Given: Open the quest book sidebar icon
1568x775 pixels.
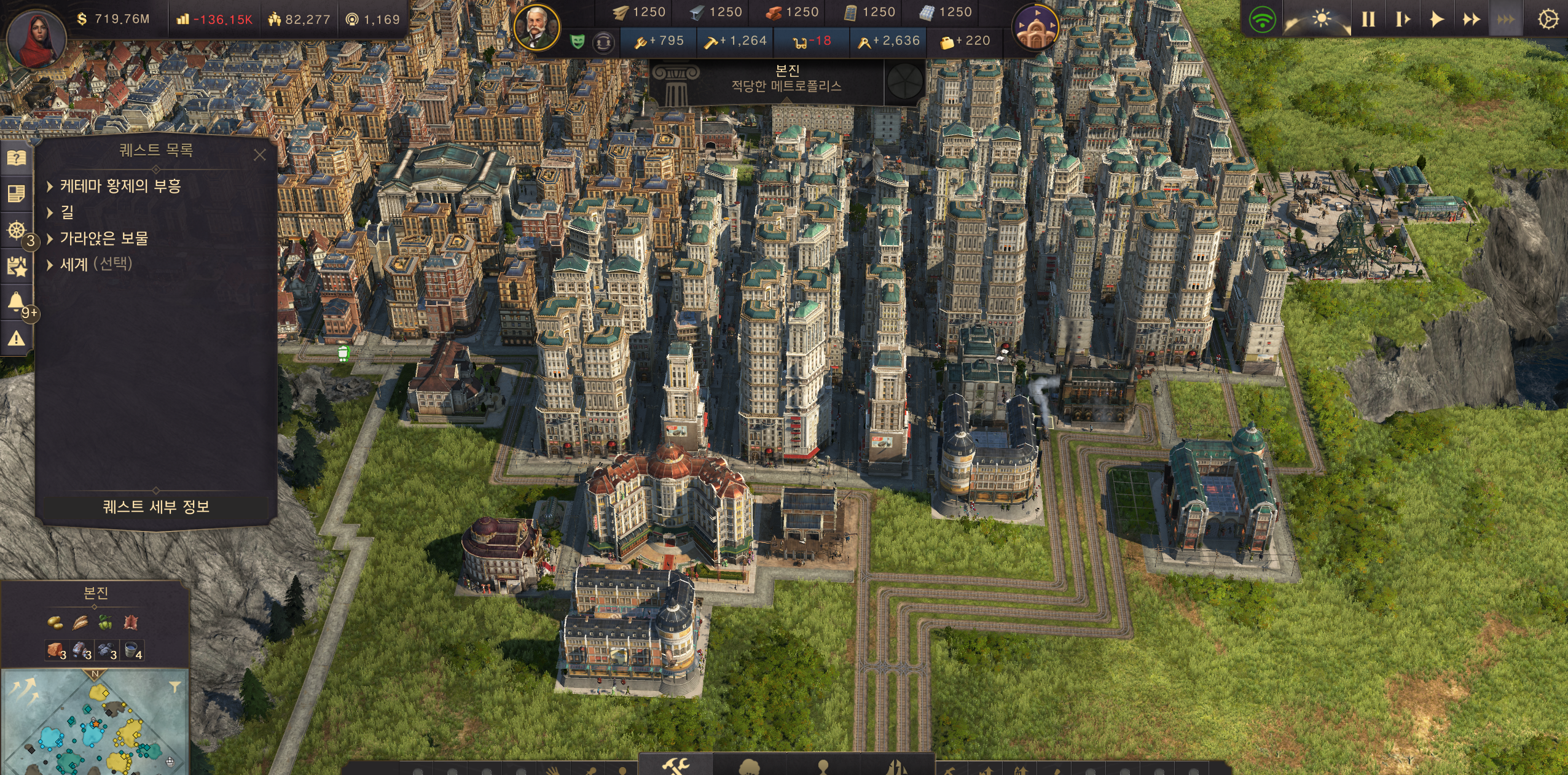Looking at the screenshot, I should [x=16, y=158].
